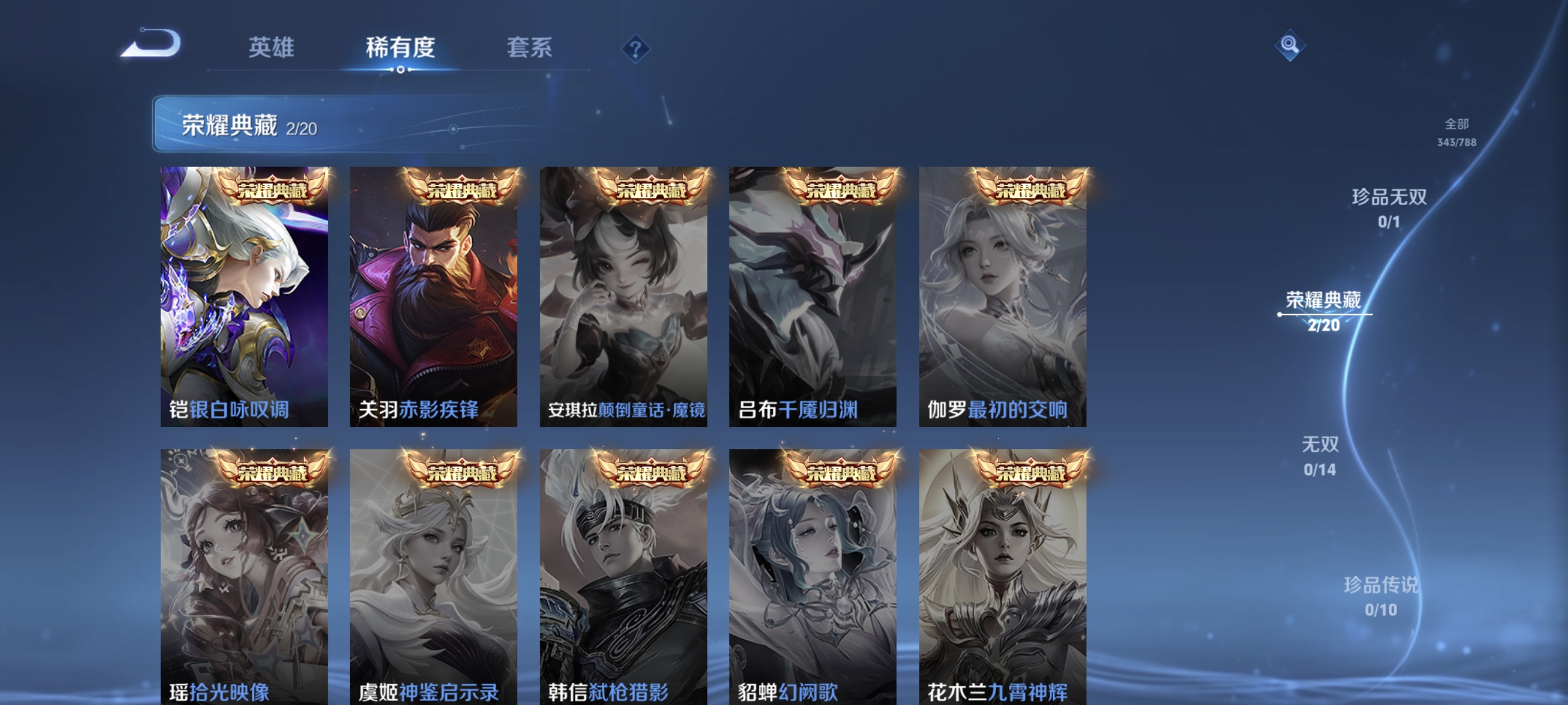Image resolution: width=1568 pixels, height=705 pixels.
Task: Open the search magnifier icon
Action: pyautogui.click(x=1289, y=46)
